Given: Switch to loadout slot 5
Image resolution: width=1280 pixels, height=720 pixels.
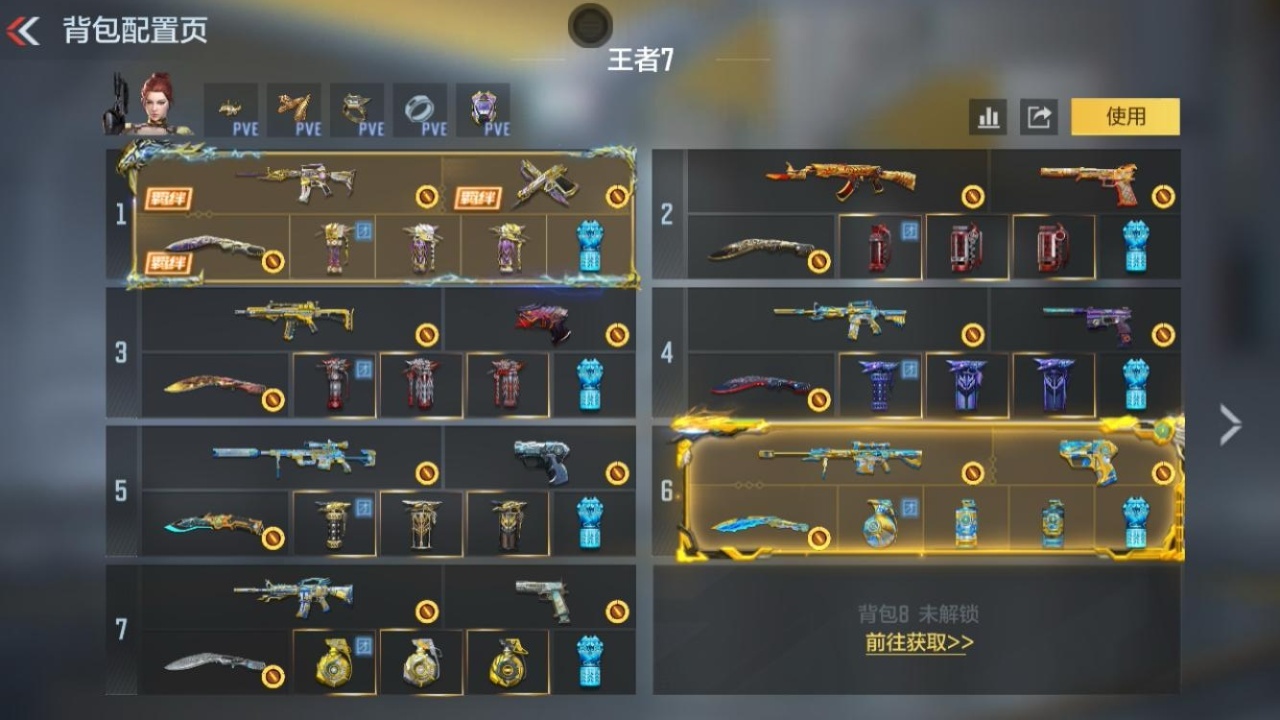Looking at the screenshot, I should (122, 490).
